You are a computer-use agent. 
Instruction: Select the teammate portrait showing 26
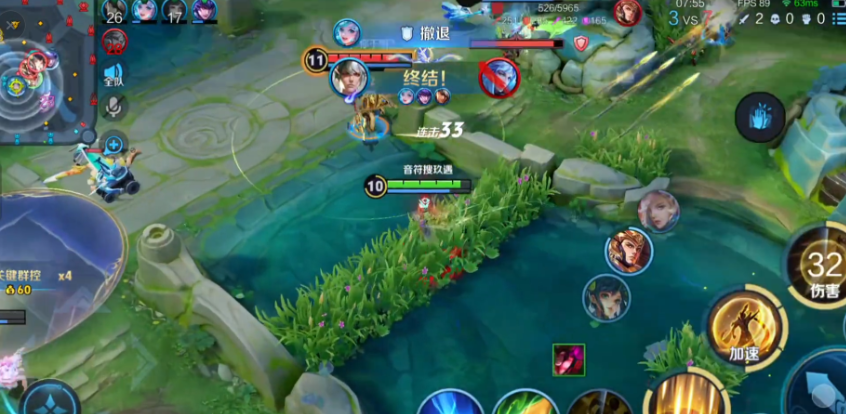pyautogui.click(x=114, y=11)
